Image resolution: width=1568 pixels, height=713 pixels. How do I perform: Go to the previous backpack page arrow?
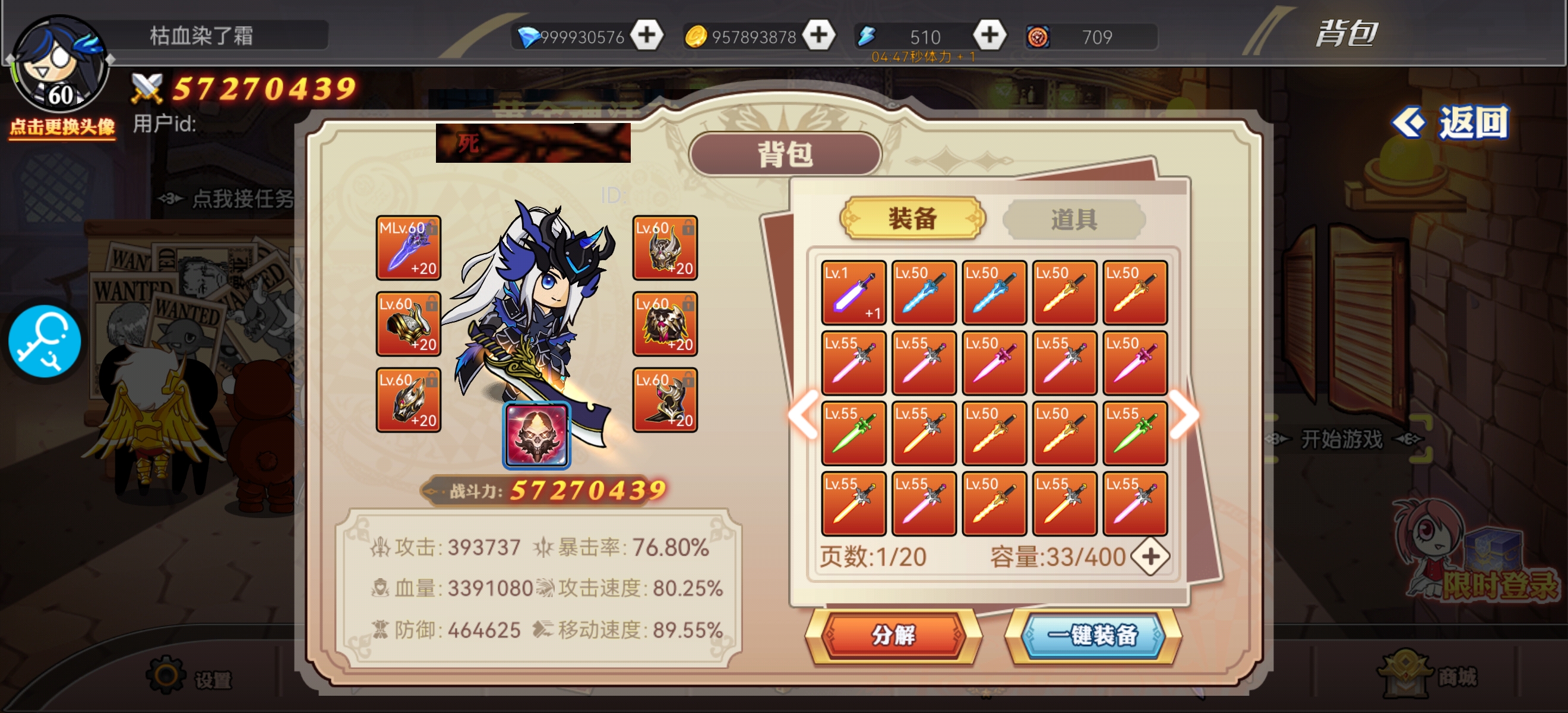(804, 415)
